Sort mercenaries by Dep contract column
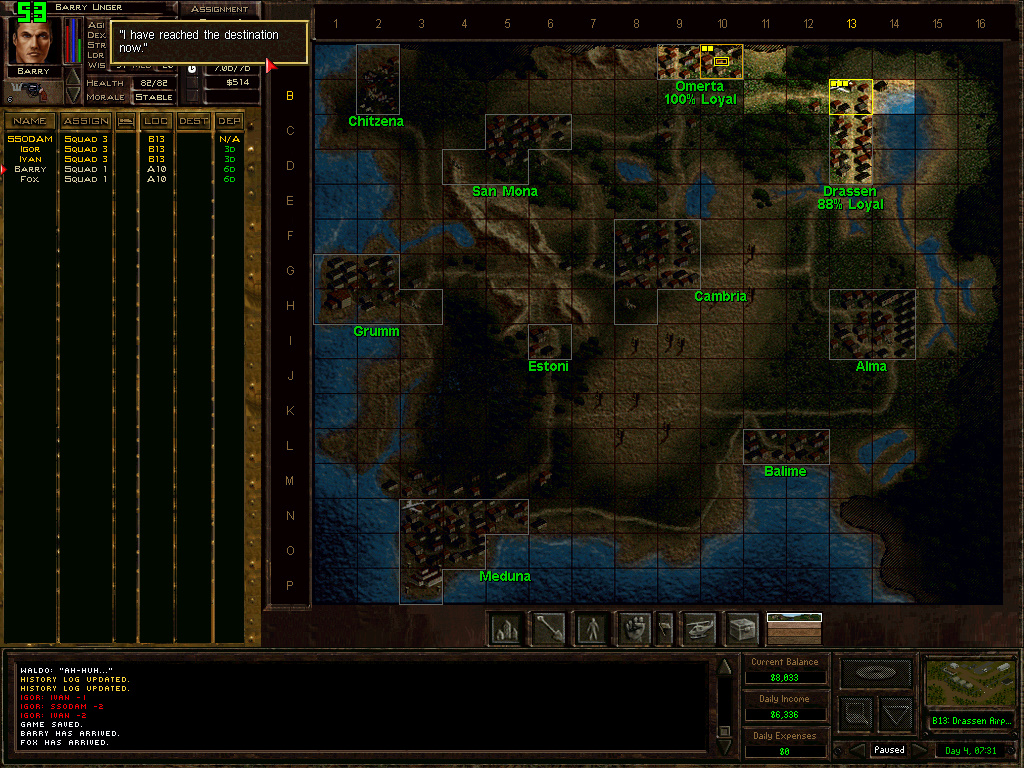The image size is (1024, 768). click(229, 121)
